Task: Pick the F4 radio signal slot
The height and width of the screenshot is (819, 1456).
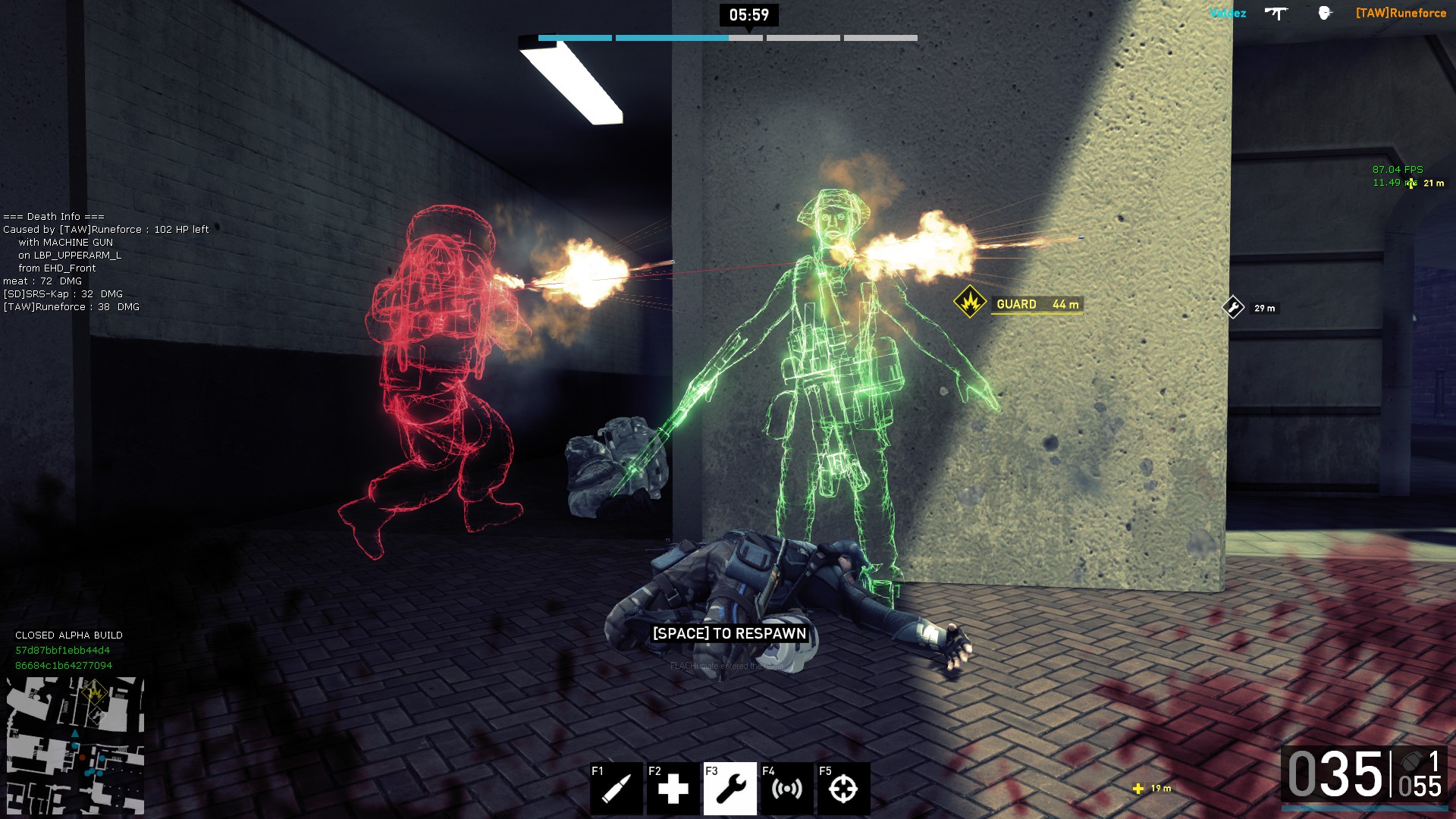Action: pyautogui.click(x=786, y=789)
